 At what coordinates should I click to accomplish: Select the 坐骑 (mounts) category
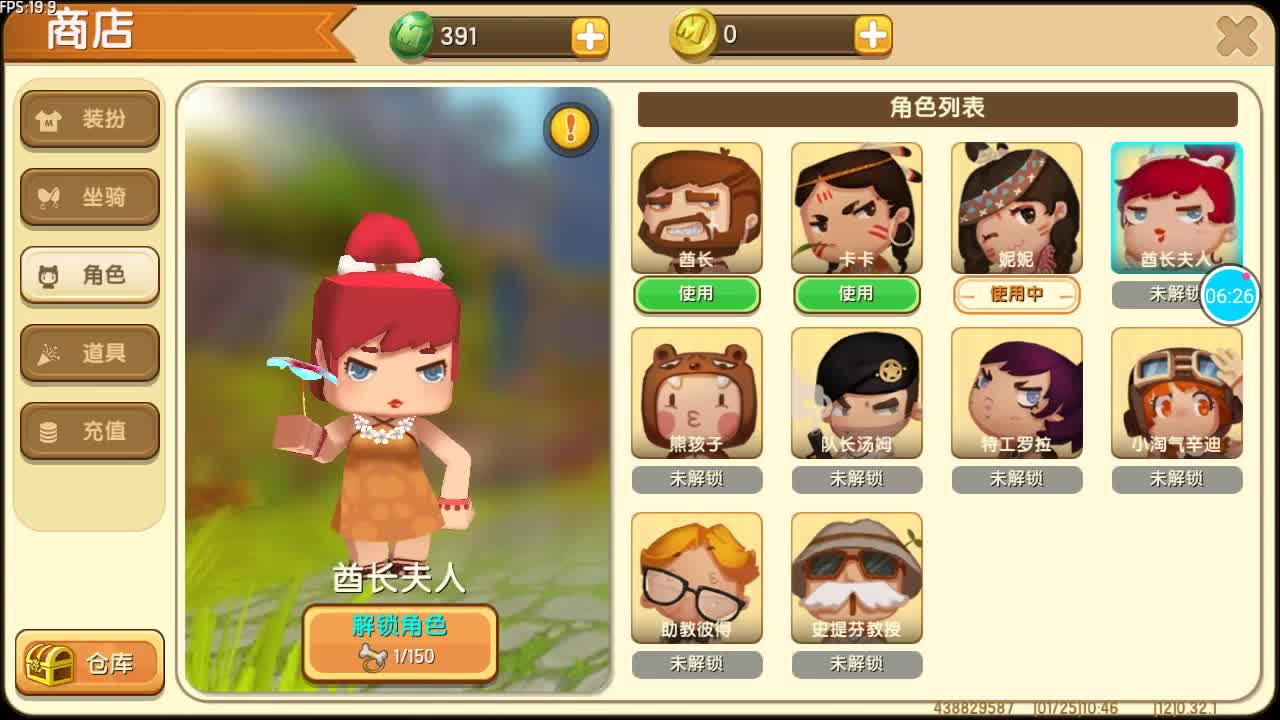coord(89,198)
